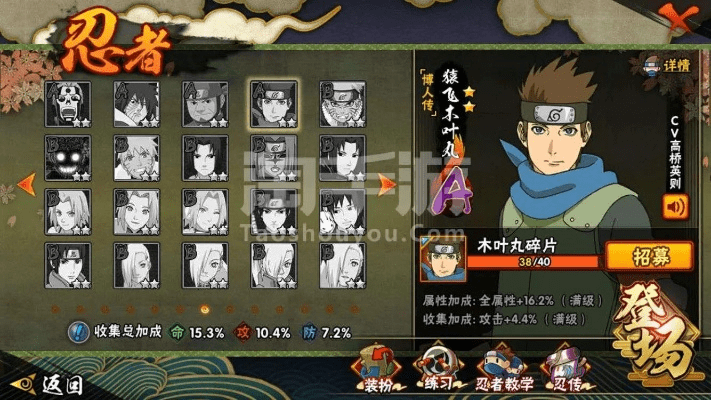Go back with the 返回 button
Screen dimensions: 711x400
pyautogui.click(x=50, y=384)
